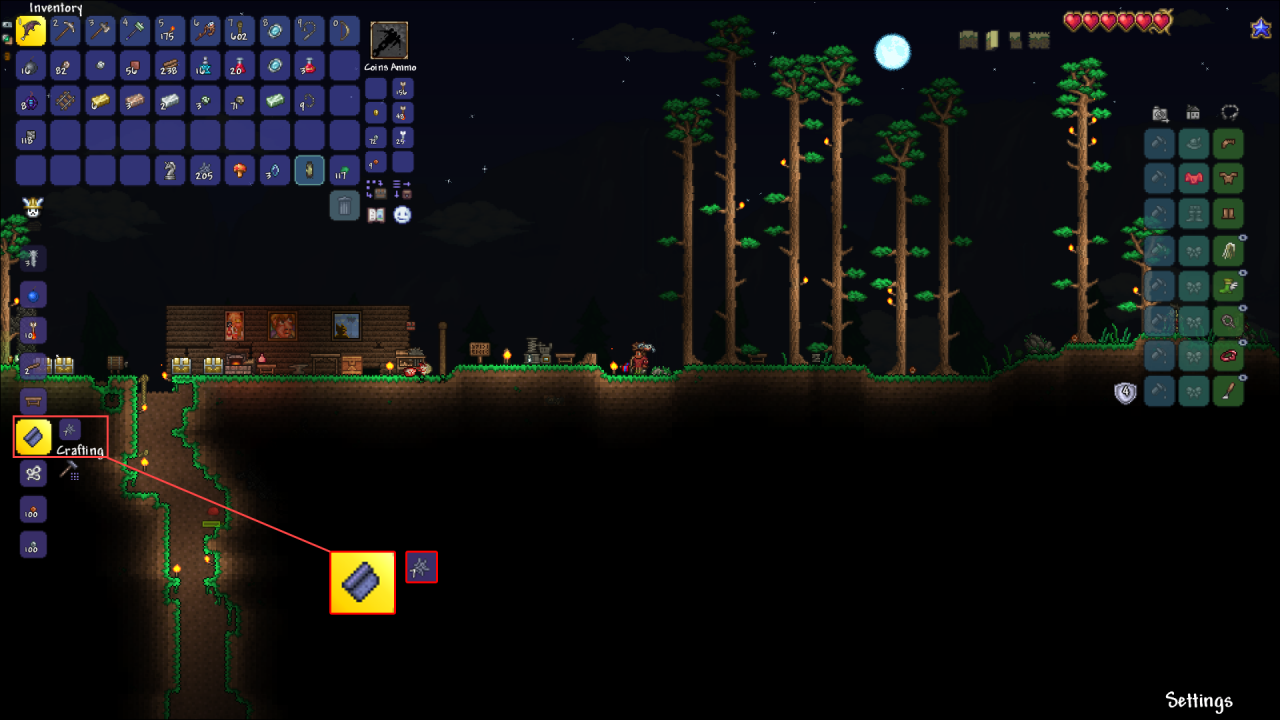
Task: Open the Settings menu
Action: [1199, 700]
